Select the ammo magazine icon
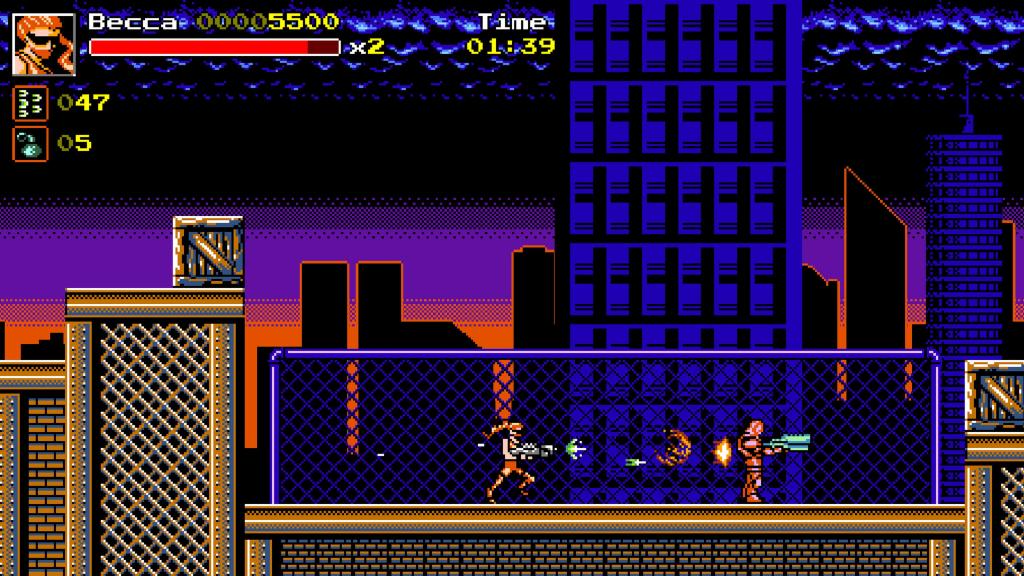 click(29, 103)
